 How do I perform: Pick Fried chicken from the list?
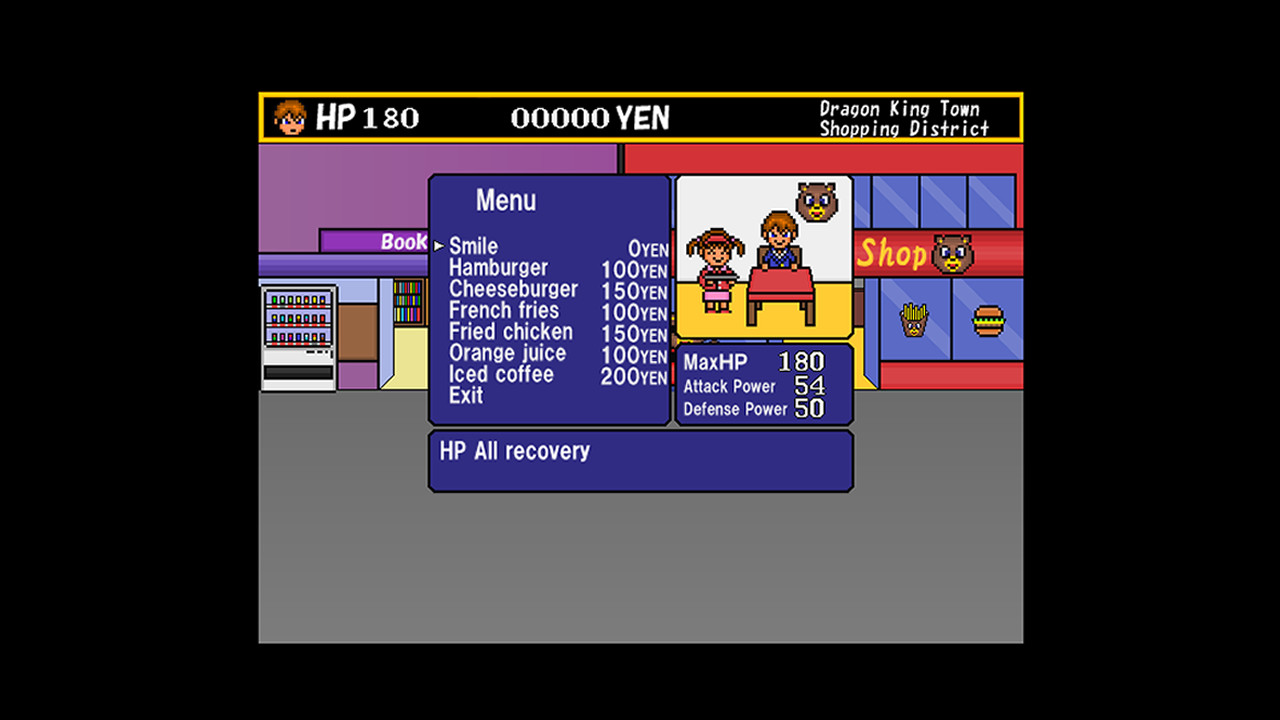(513, 332)
